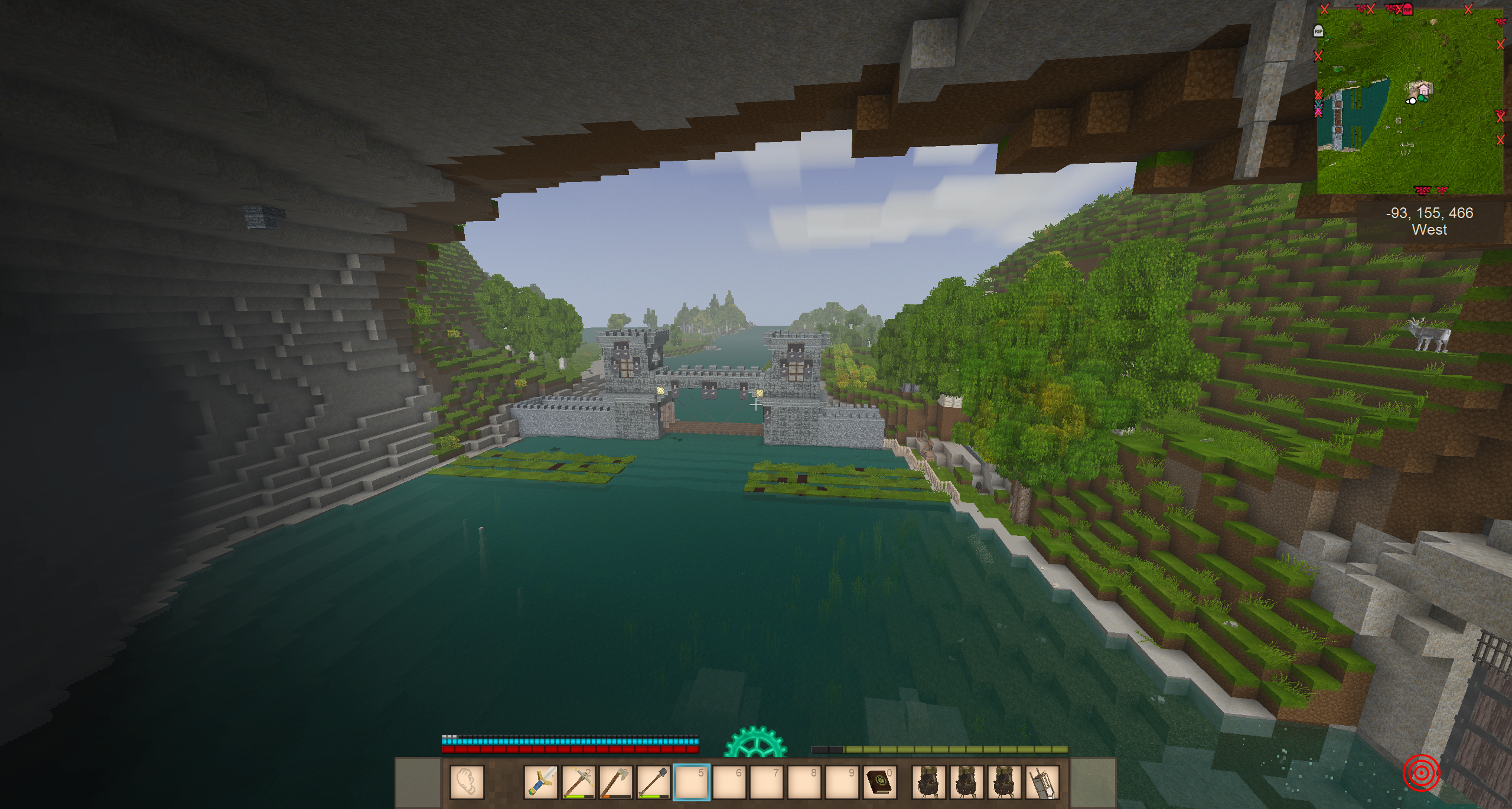
Task: Click the offhand hand-outline slot
Action: [467, 782]
